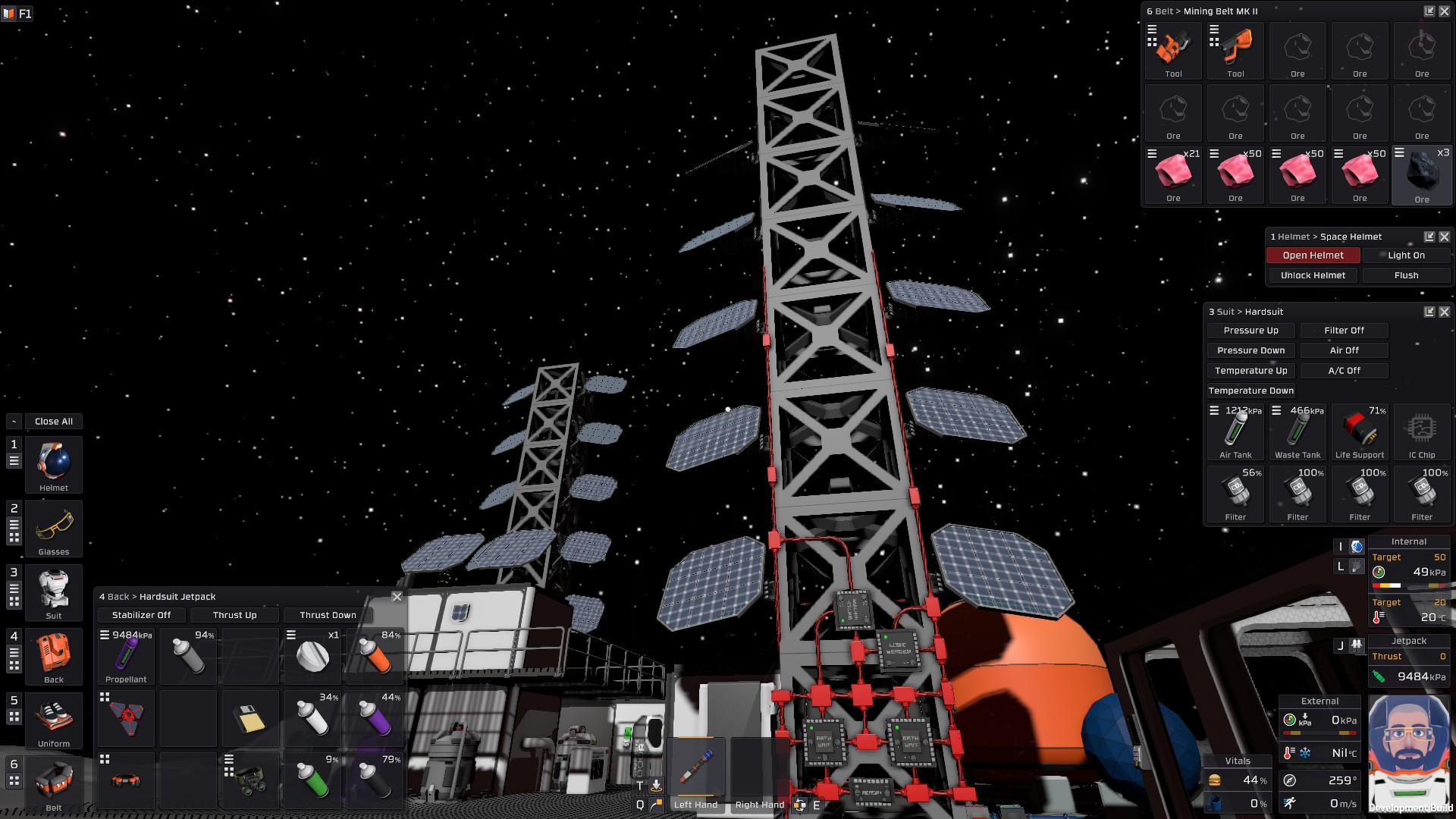1456x819 pixels.
Task: Select the Propellant canister in the Hardsuit Jetpack
Action: 126,654
